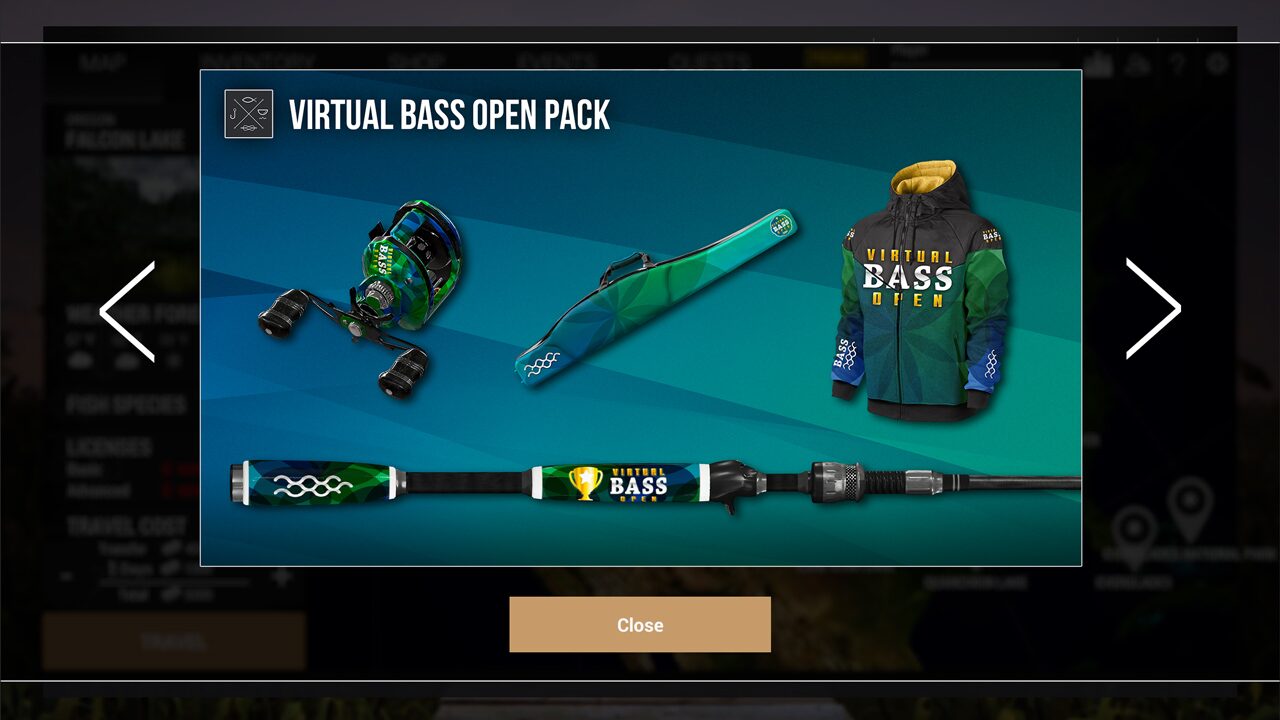
Task: Click the cloud icon in the top bar
Action: click(1140, 62)
